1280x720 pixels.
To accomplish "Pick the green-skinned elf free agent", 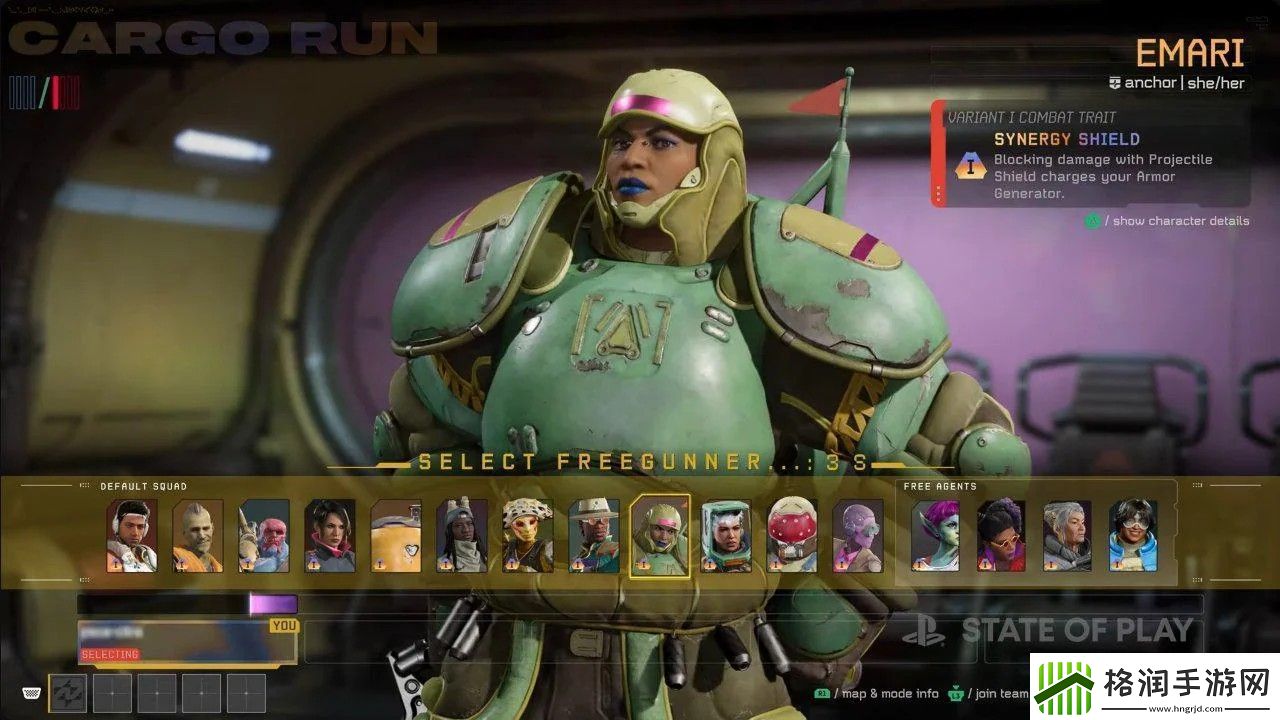I will click(935, 536).
